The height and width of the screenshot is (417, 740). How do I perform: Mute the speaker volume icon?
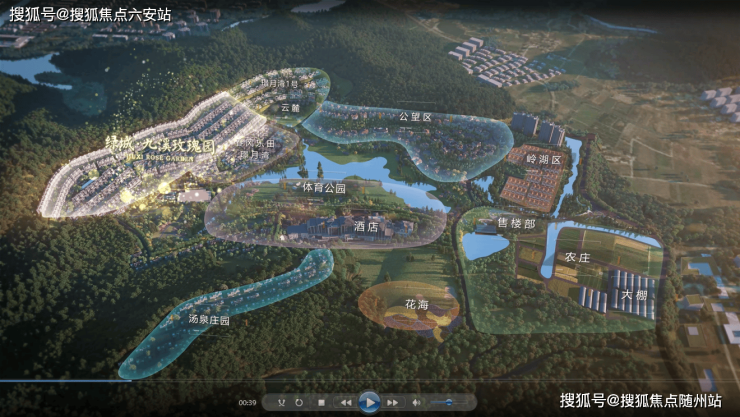coord(416,402)
